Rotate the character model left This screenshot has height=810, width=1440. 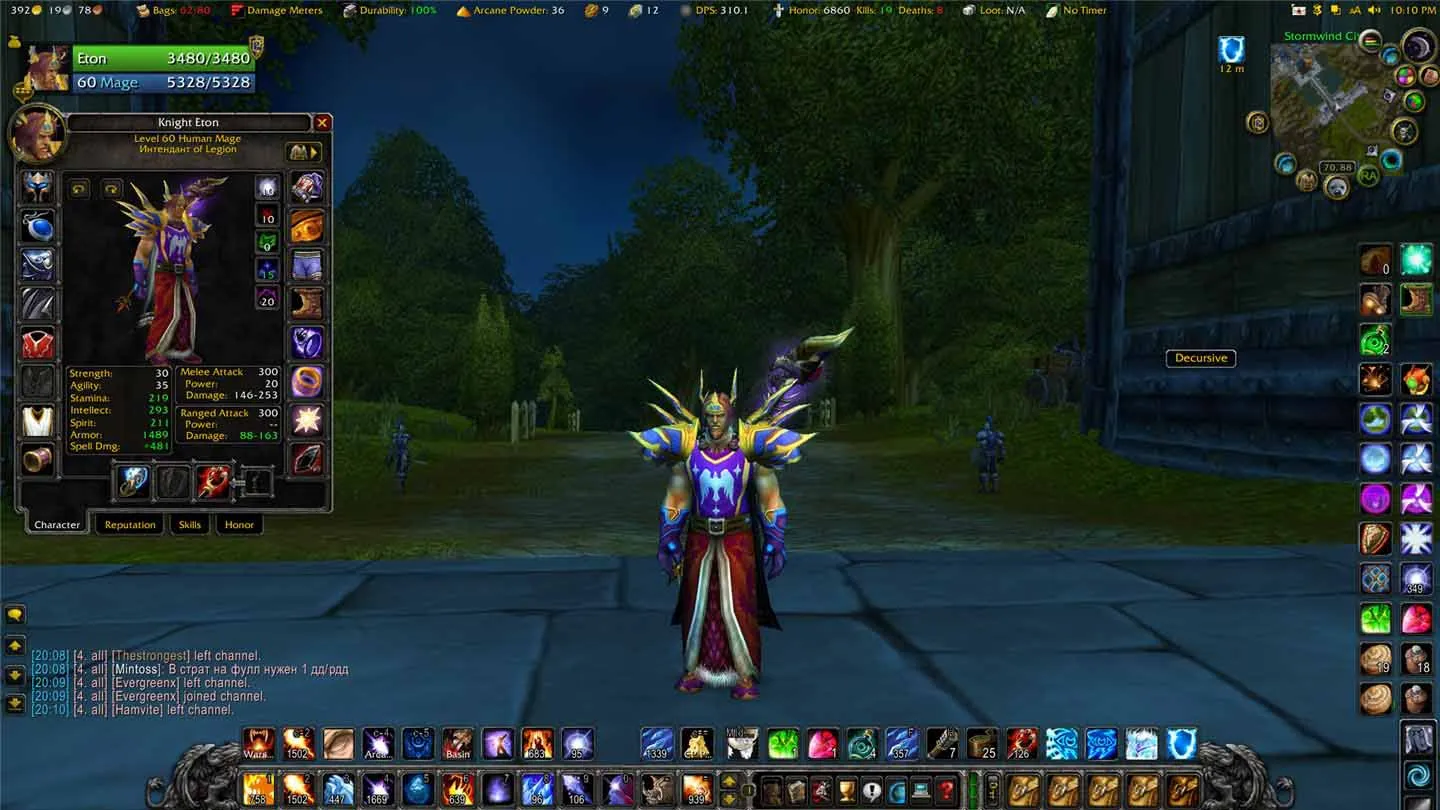79,188
